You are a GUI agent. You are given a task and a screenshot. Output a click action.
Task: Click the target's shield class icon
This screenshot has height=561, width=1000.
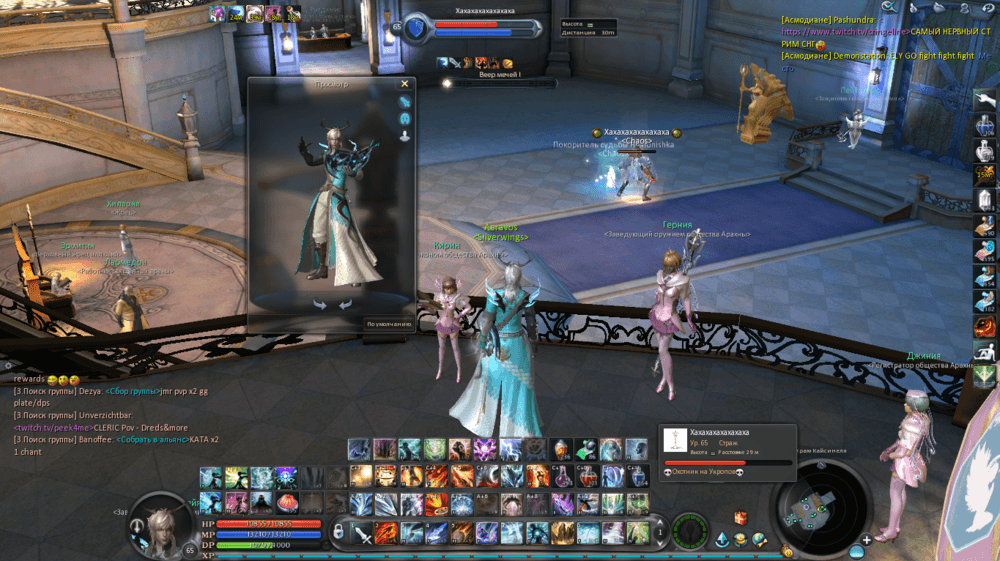coord(415,28)
